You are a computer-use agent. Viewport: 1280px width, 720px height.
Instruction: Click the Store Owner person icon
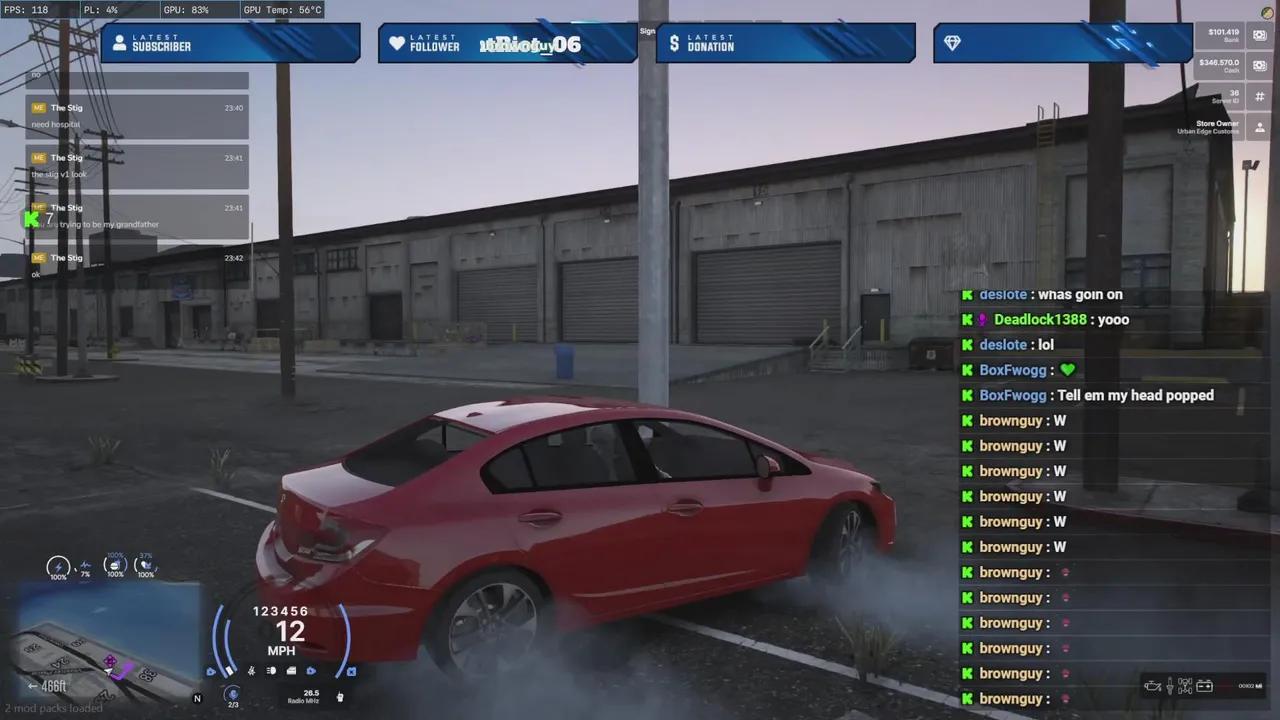click(1260, 126)
